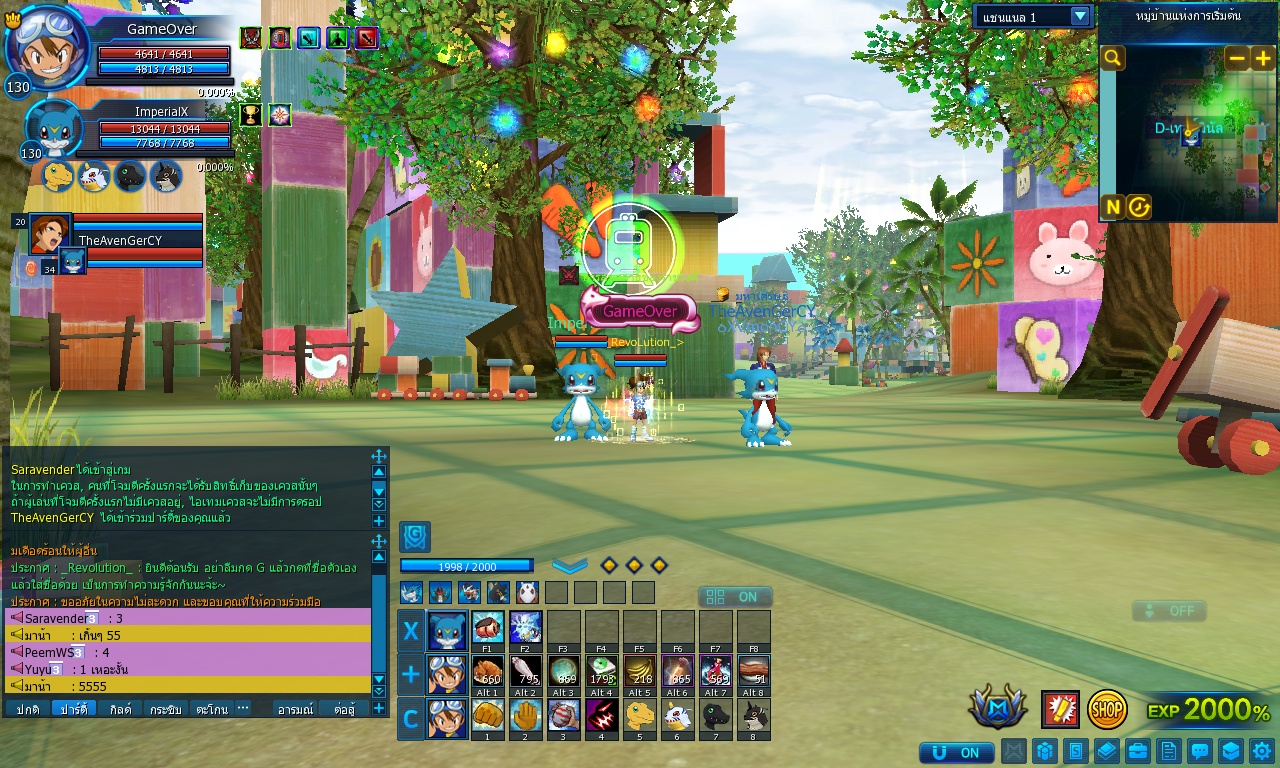The height and width of the screenshot is (768, 1280).
Task: Use the banana item in Alt 5
Action: coord(640,671)
